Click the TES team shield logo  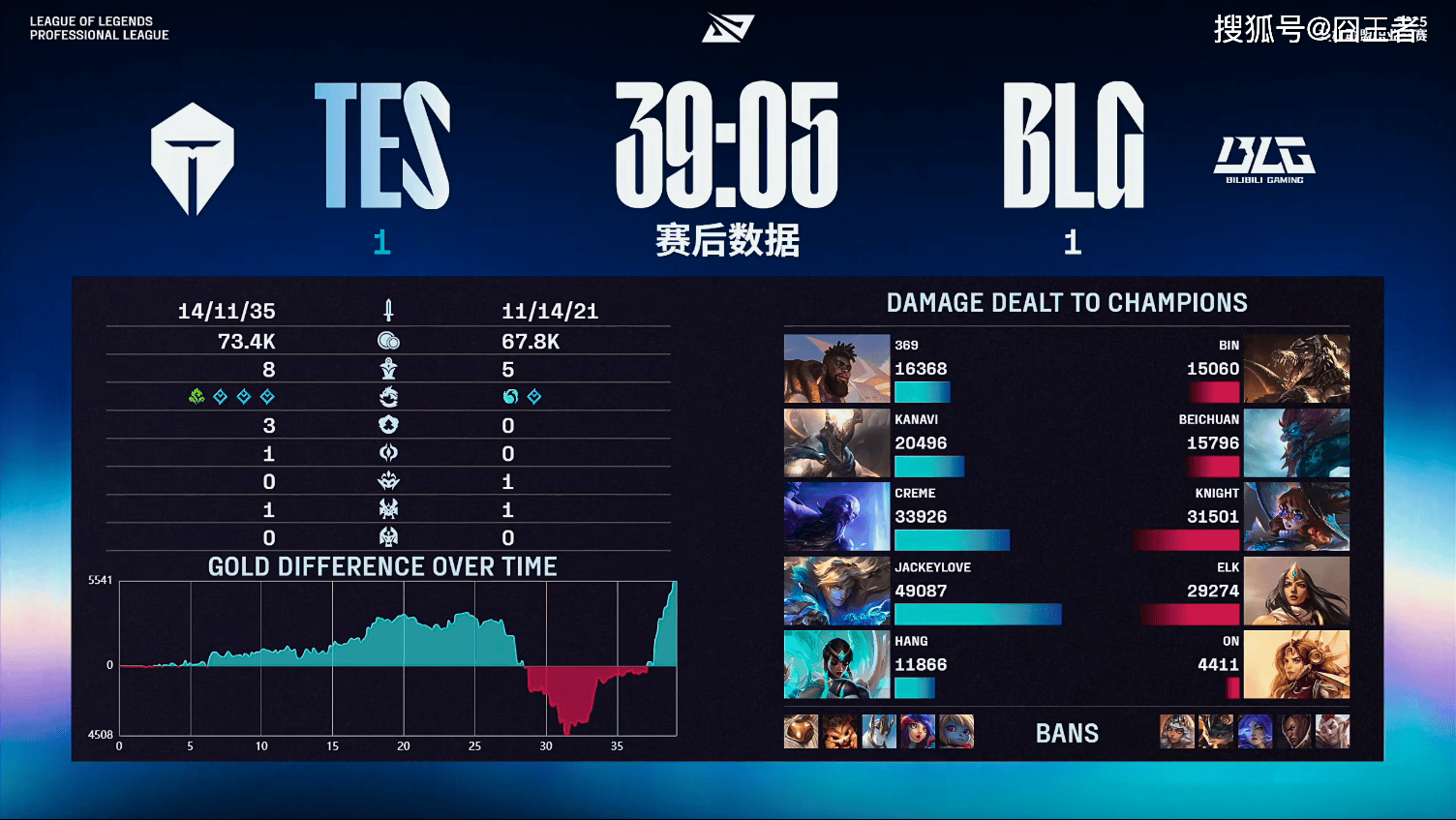pyautogui.click(x=193, y=159)
